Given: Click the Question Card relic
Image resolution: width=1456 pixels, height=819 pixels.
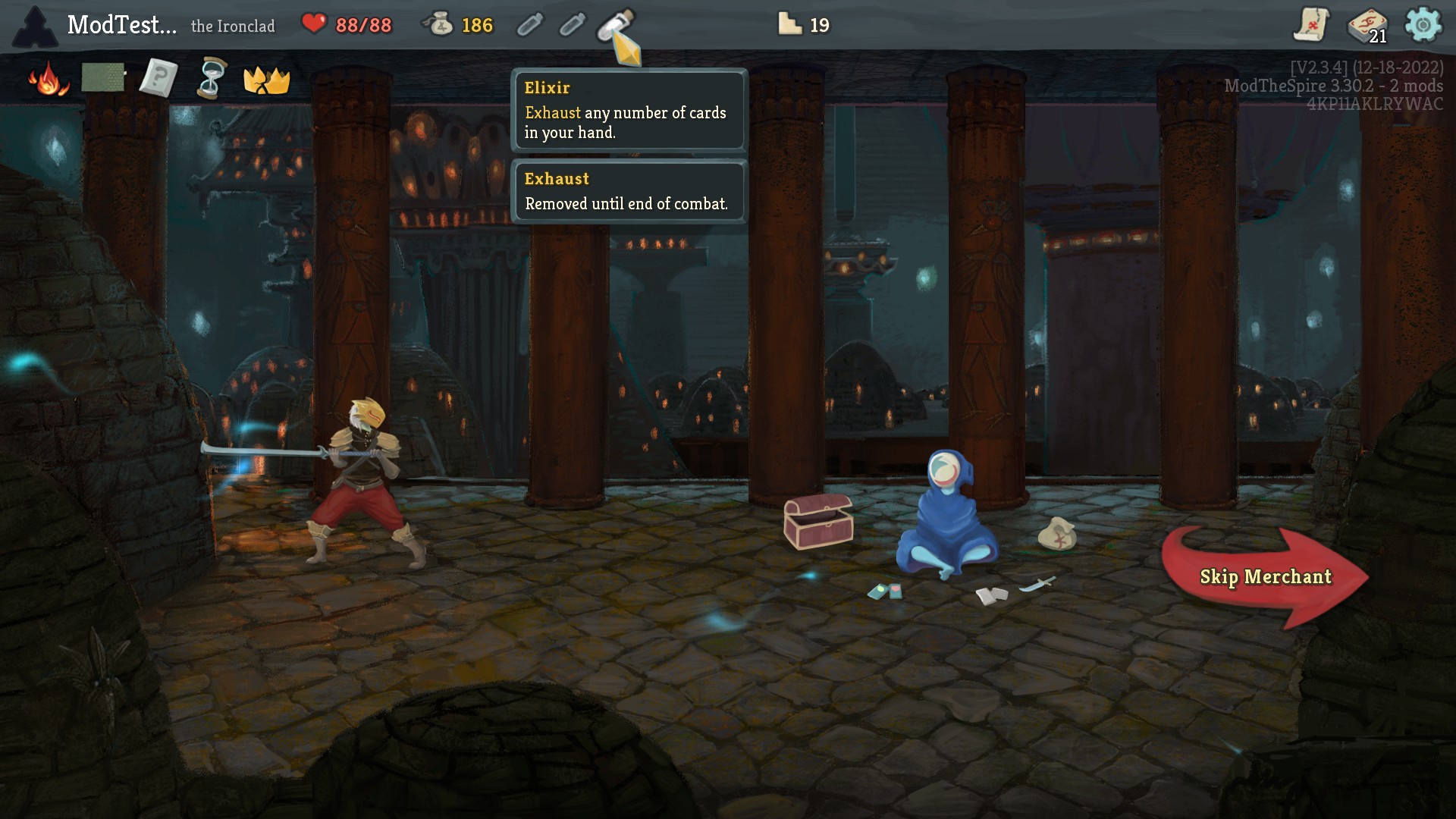Looking at the screenshot, I should click(157, 77).
